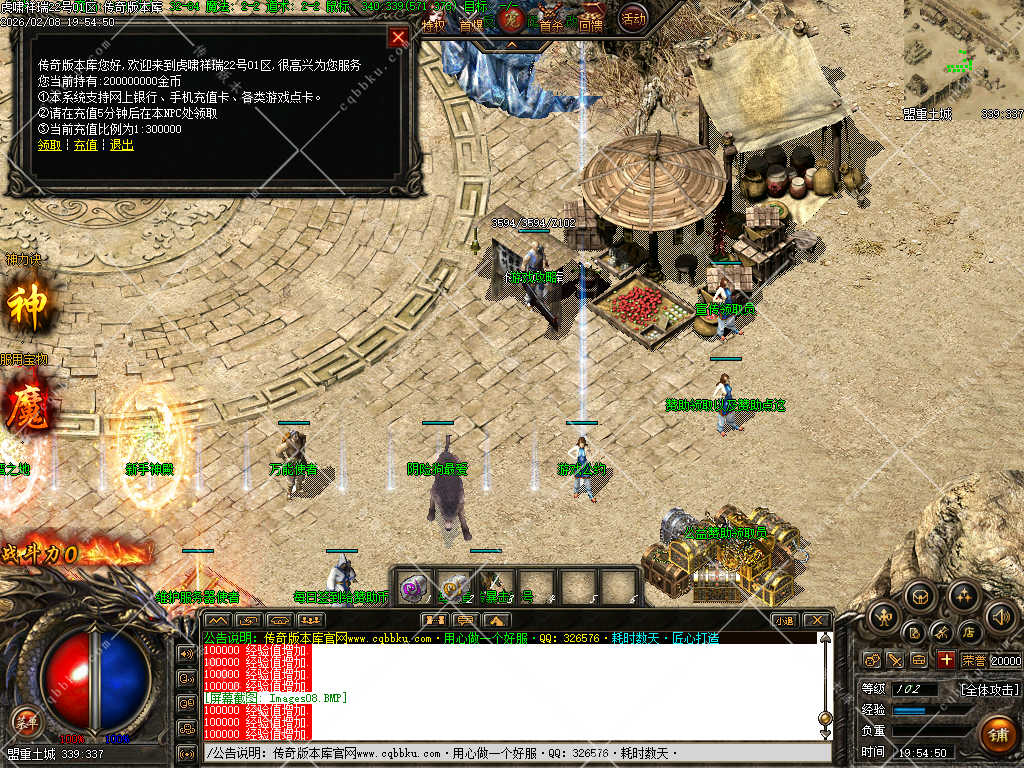
Task: Open the character equipment panel icon
Action: click(x=883, y=615)
